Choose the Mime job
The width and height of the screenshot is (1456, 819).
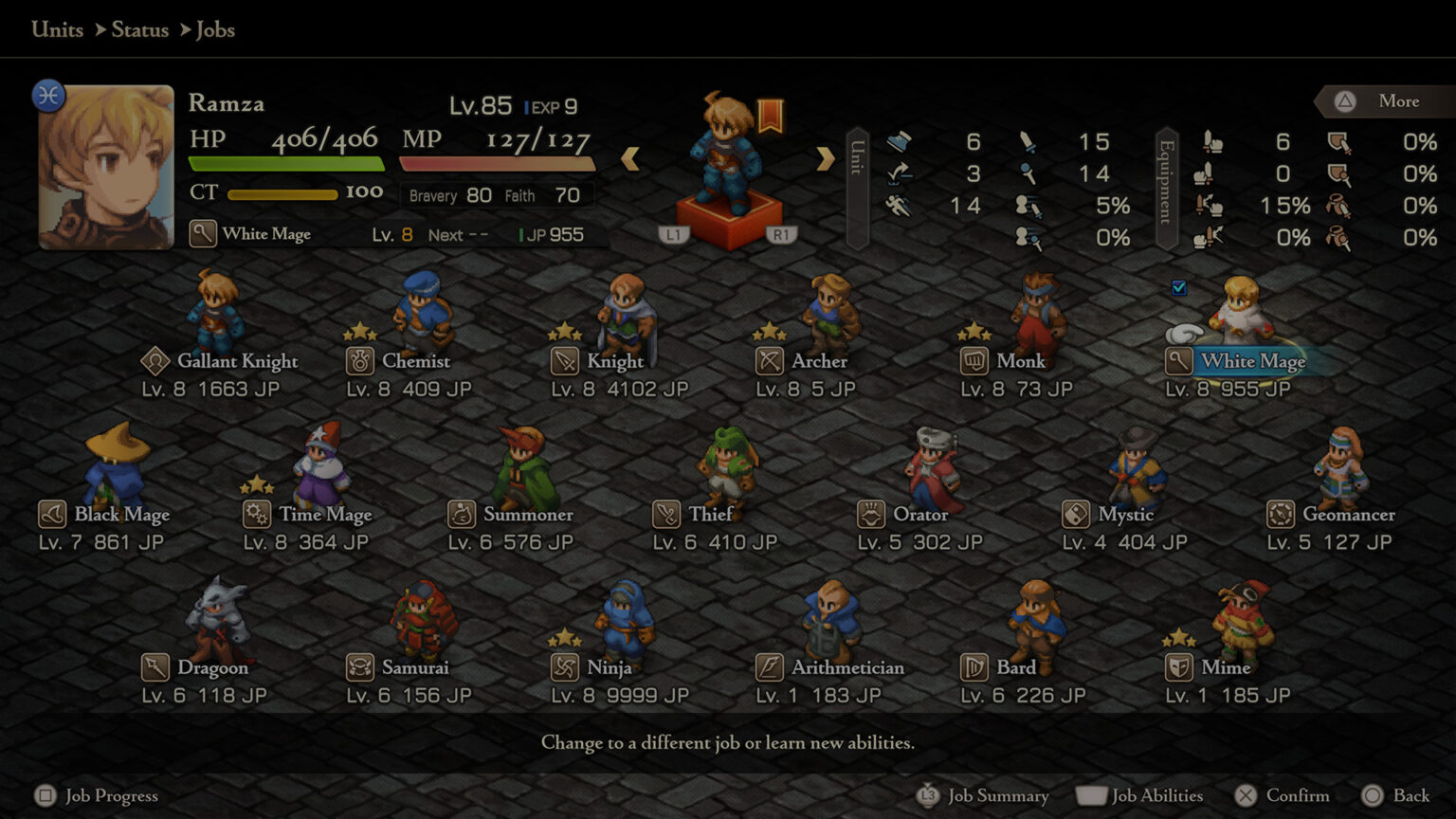(1225, 668)
